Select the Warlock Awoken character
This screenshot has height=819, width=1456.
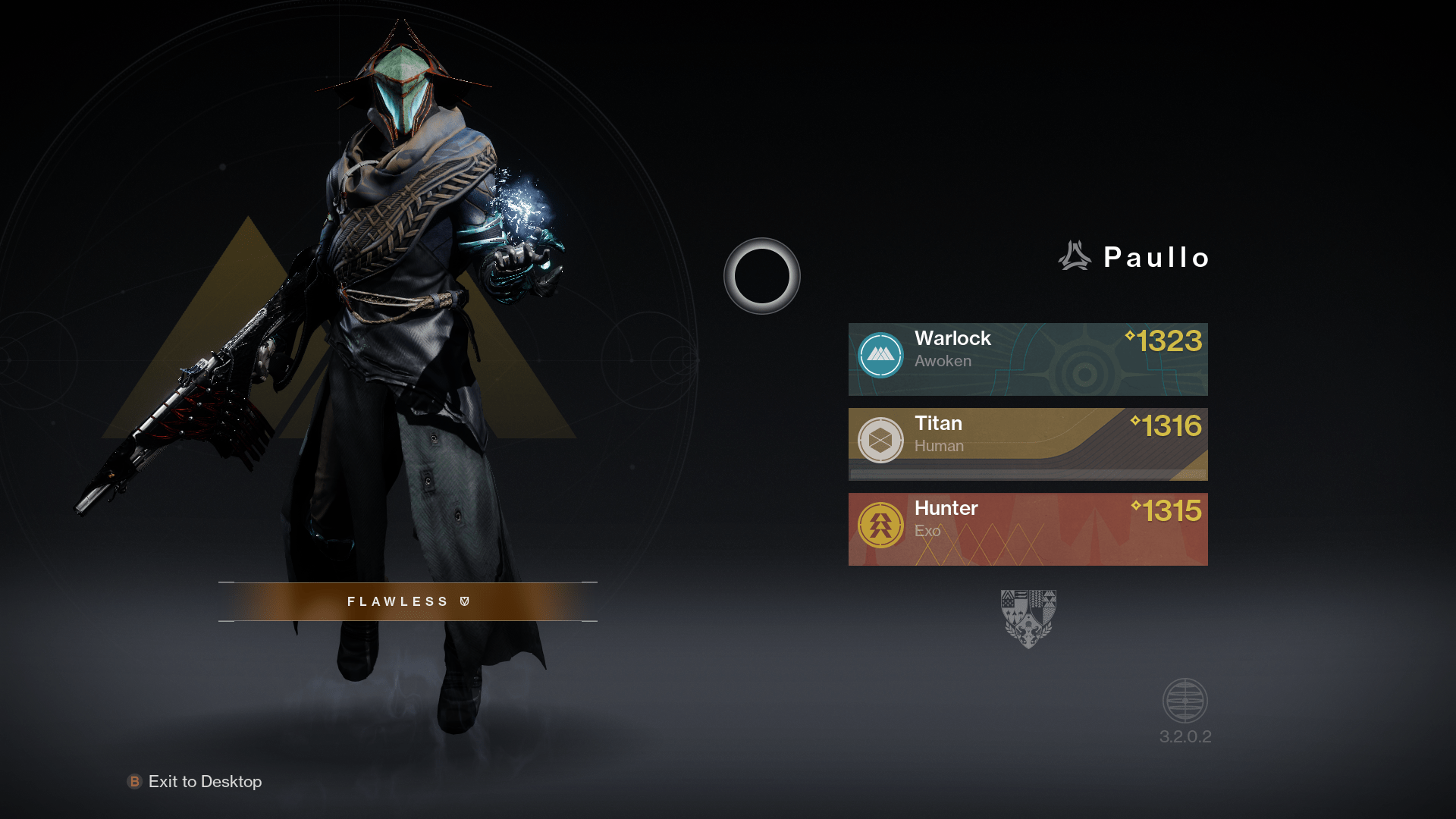tap(1028, 359)
